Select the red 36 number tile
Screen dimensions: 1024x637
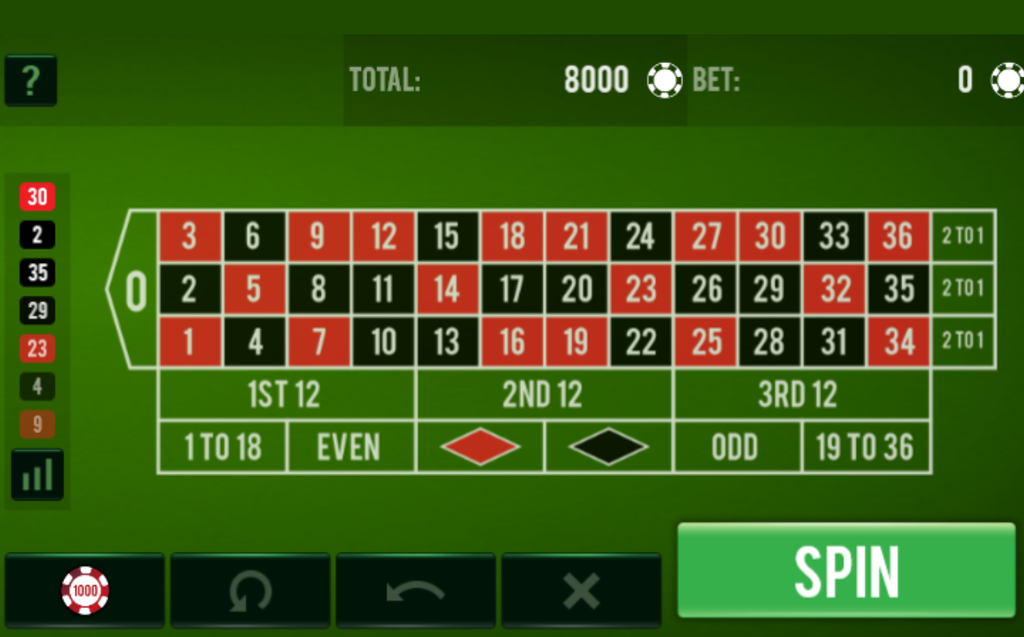[898, 236]
